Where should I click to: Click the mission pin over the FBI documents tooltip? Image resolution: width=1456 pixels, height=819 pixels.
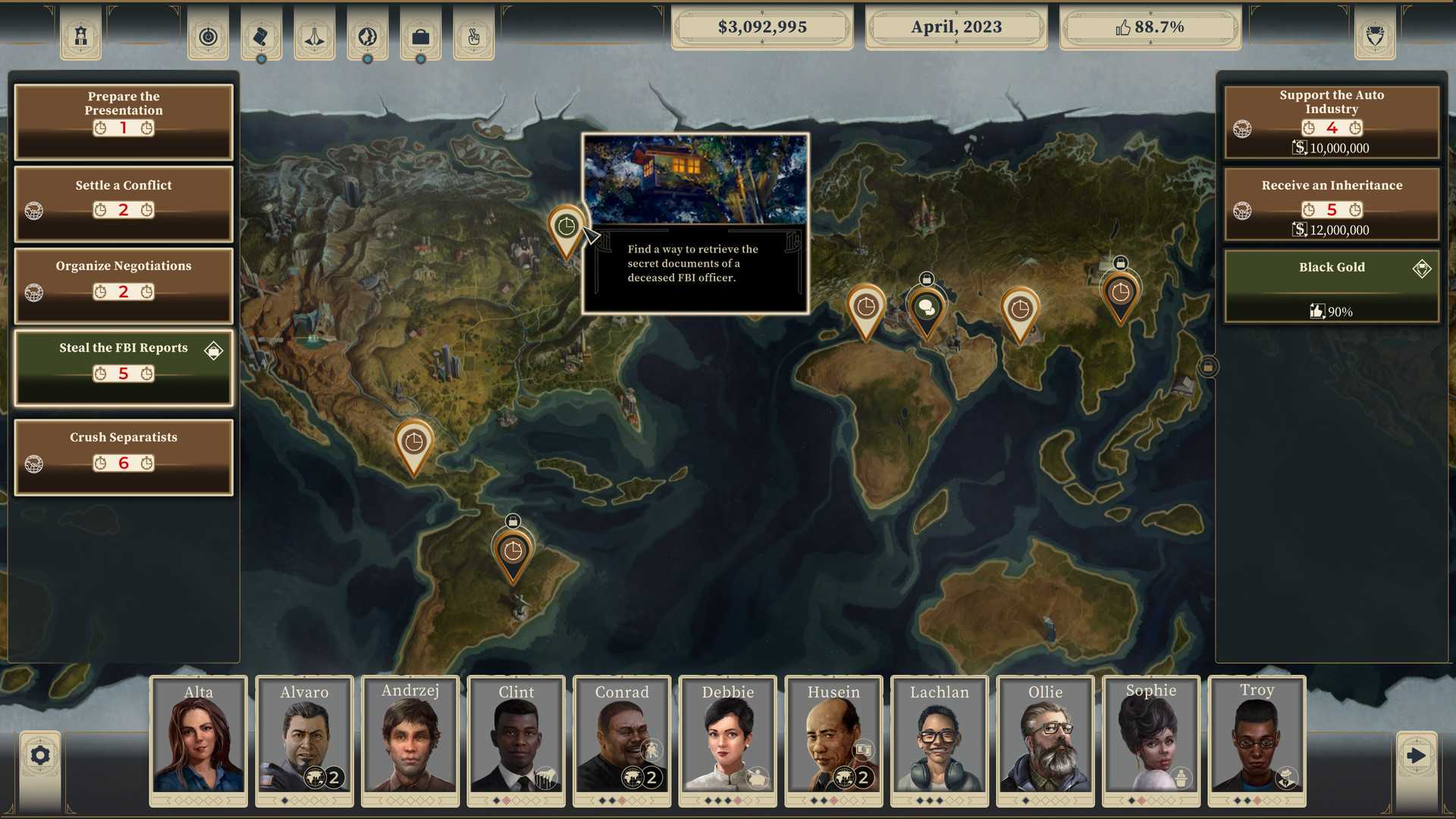coord(565,225)
